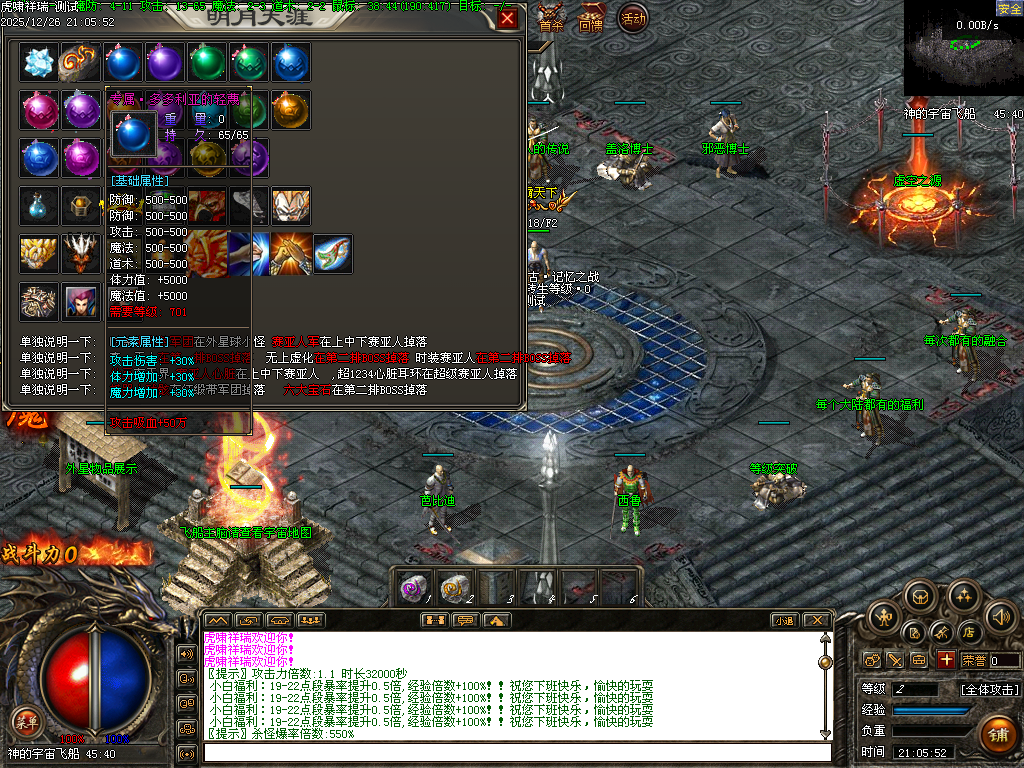Open the 回馈 rewards menu
1024x768 pixels.
tap(591, 22)
